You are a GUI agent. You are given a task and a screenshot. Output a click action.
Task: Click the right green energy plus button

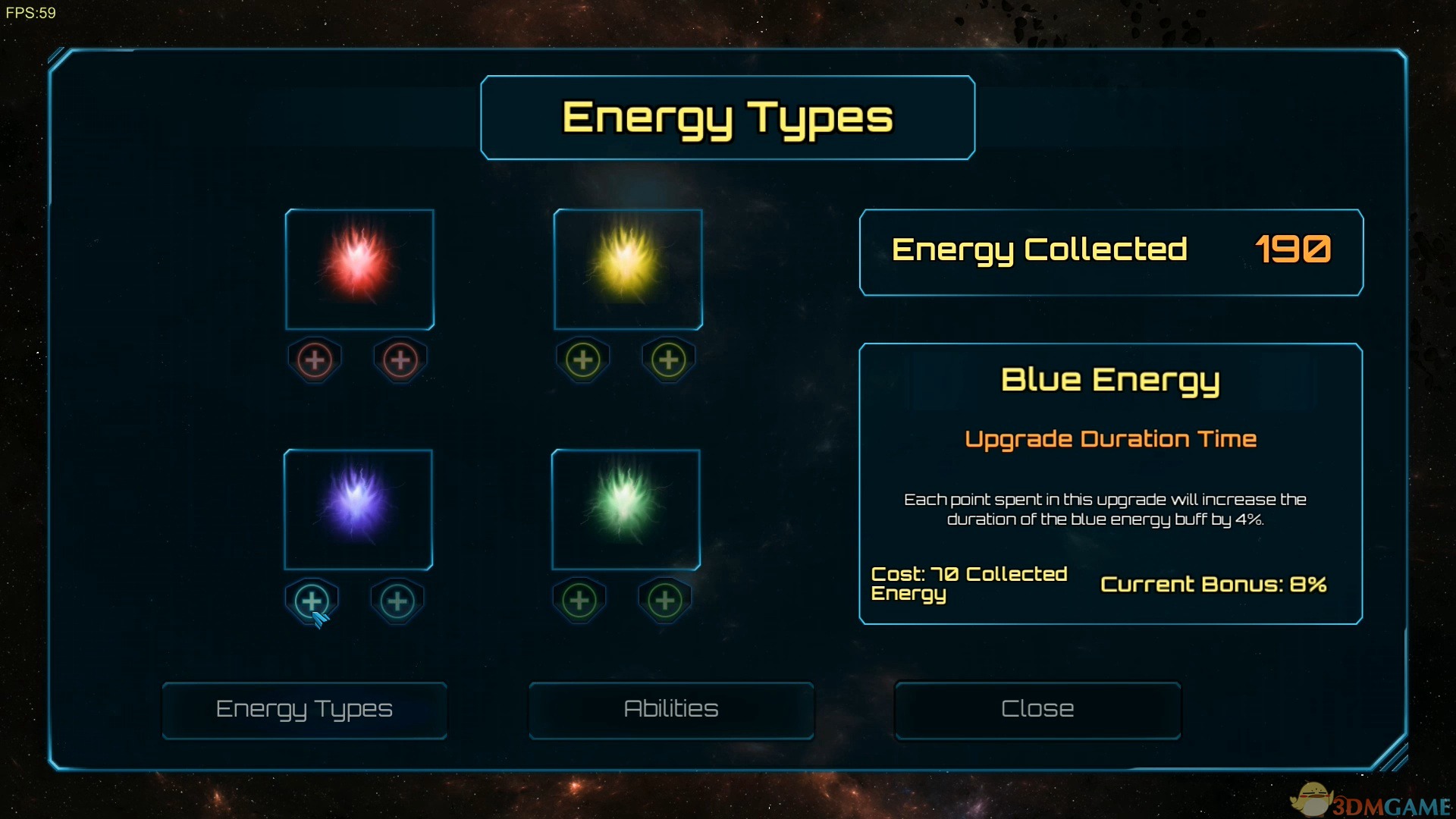coord(665,601)
